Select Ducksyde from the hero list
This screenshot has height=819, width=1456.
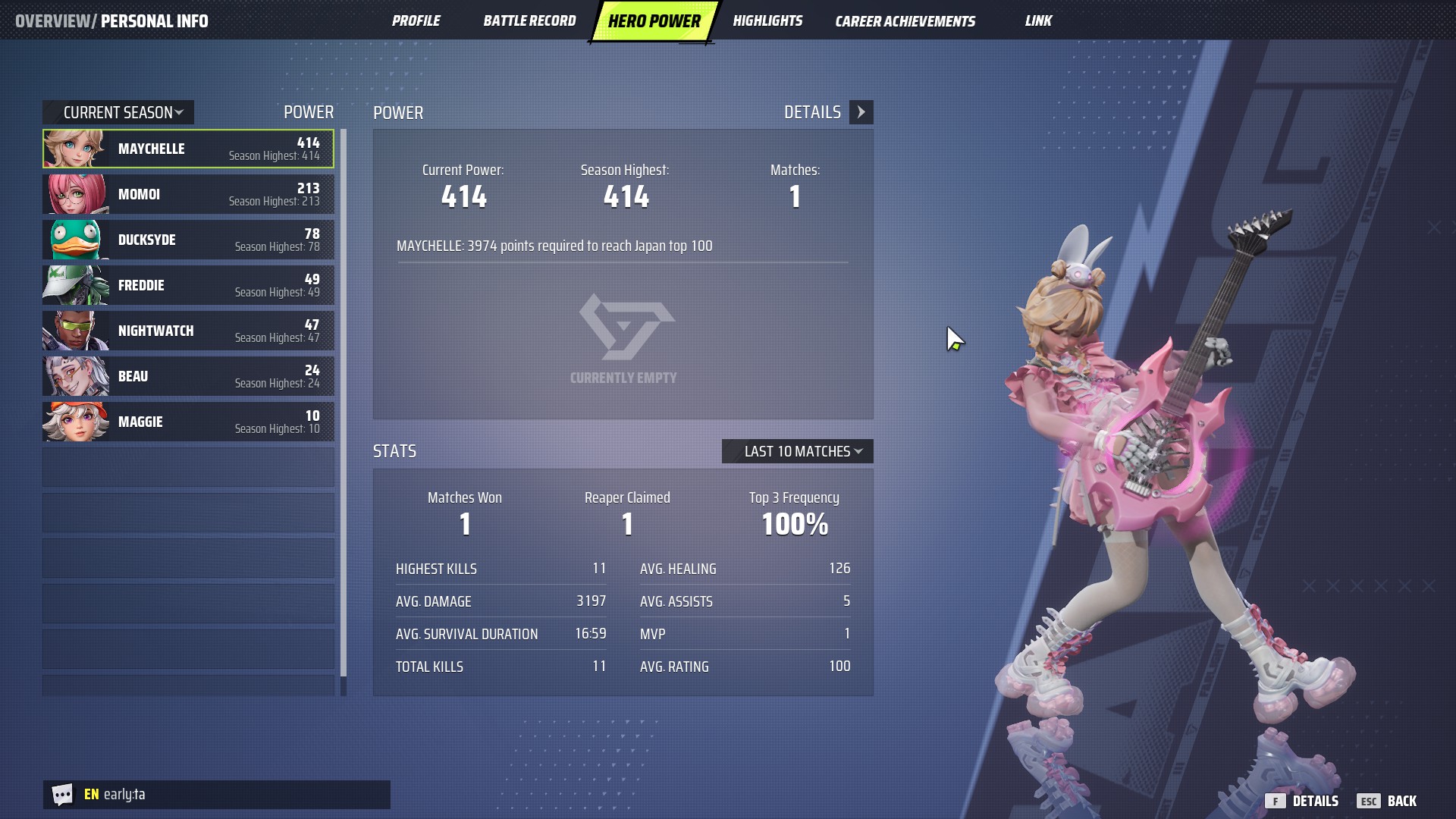coord(188,240)
